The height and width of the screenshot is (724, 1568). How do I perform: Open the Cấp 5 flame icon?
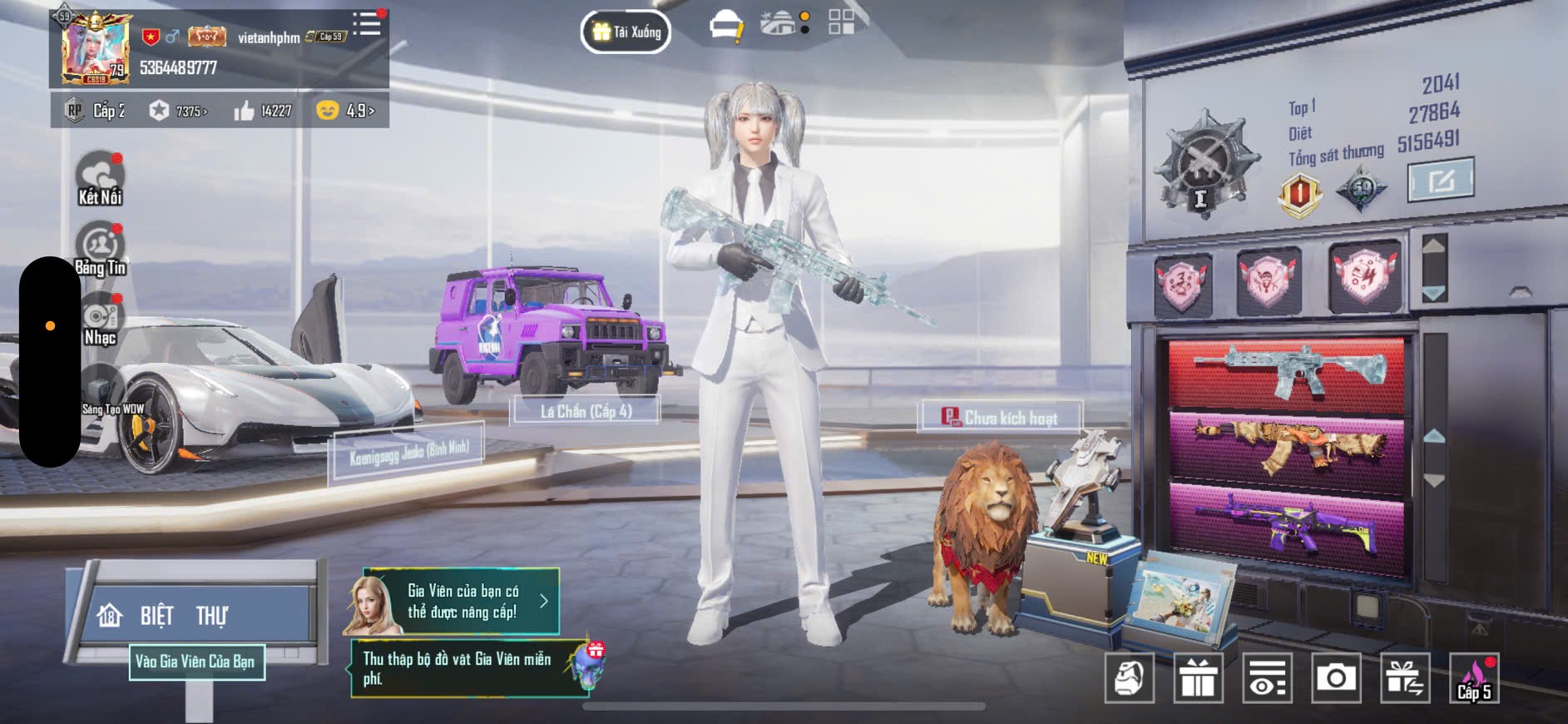pos(1474,678)
